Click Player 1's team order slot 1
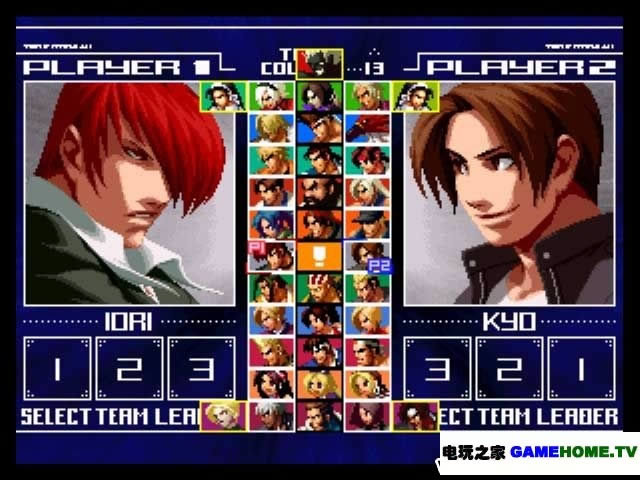 pos(57,369)
